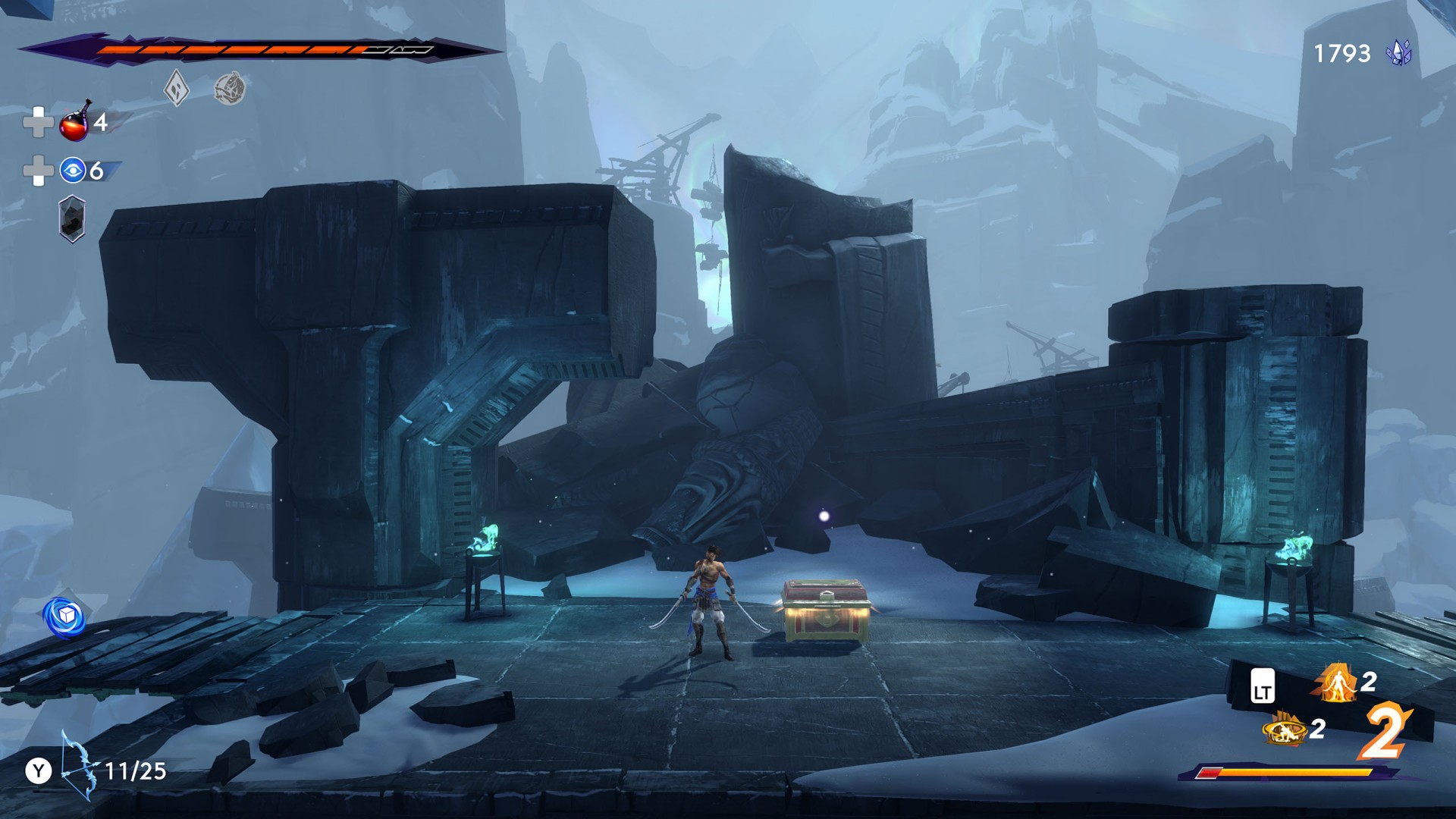Select the blue eye memory shard icon

[x=73, y=171]
